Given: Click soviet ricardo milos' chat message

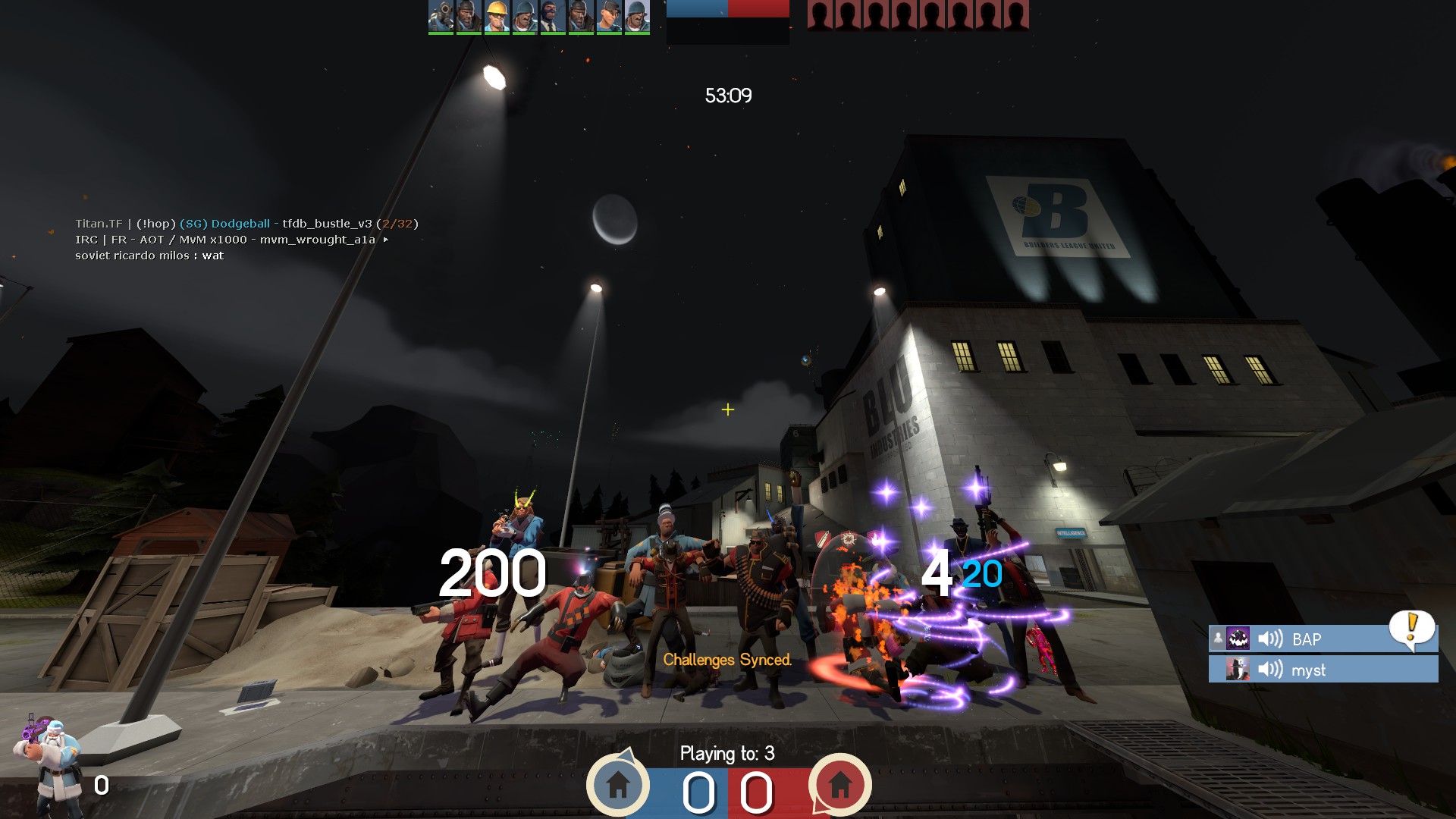Looking at the screenshot, I should [x=149, y=256].
